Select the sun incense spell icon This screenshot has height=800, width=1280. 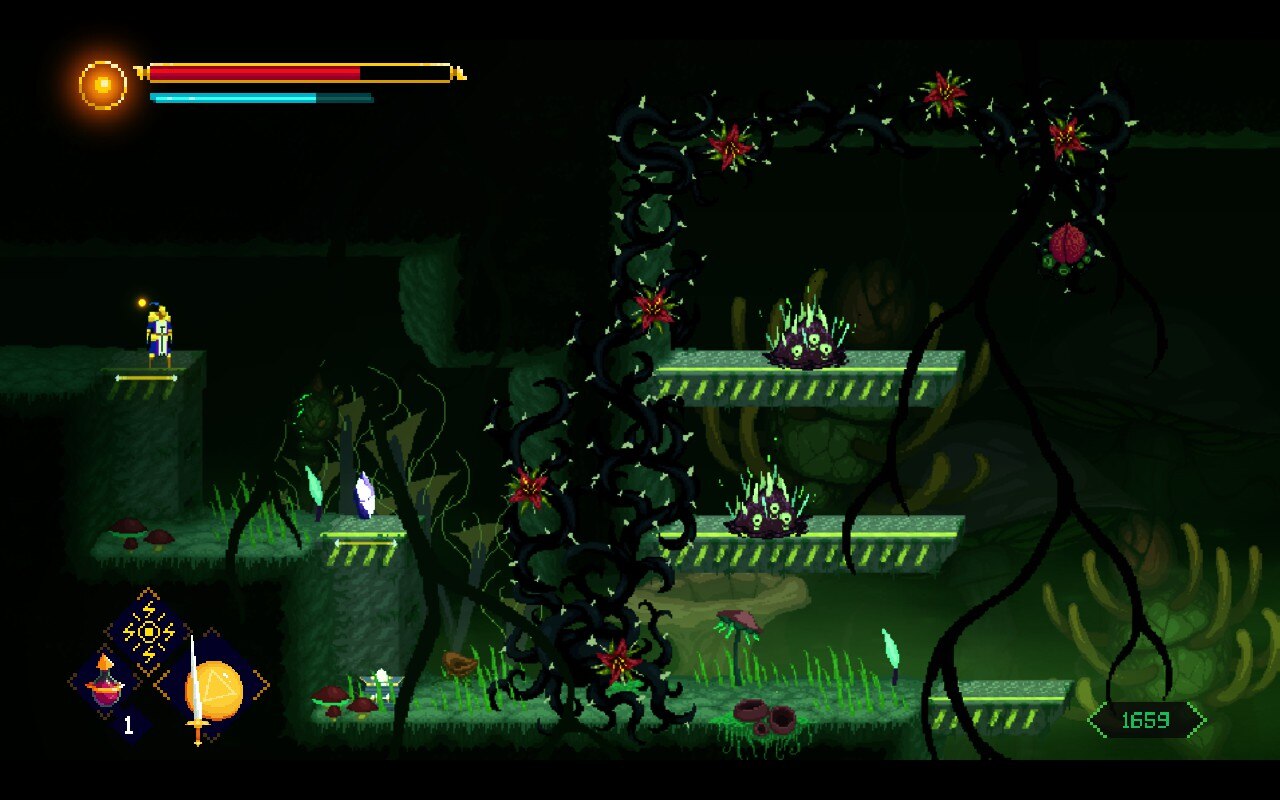[x=147, y=631]
